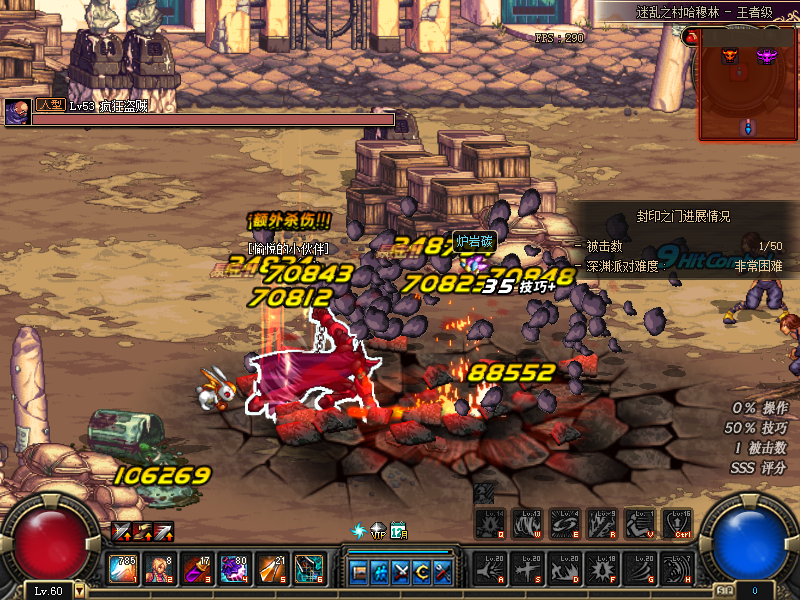Use the quick slot 1 item with 785 count
Viewport: 800px width, 600px height.
coord(123,570)
